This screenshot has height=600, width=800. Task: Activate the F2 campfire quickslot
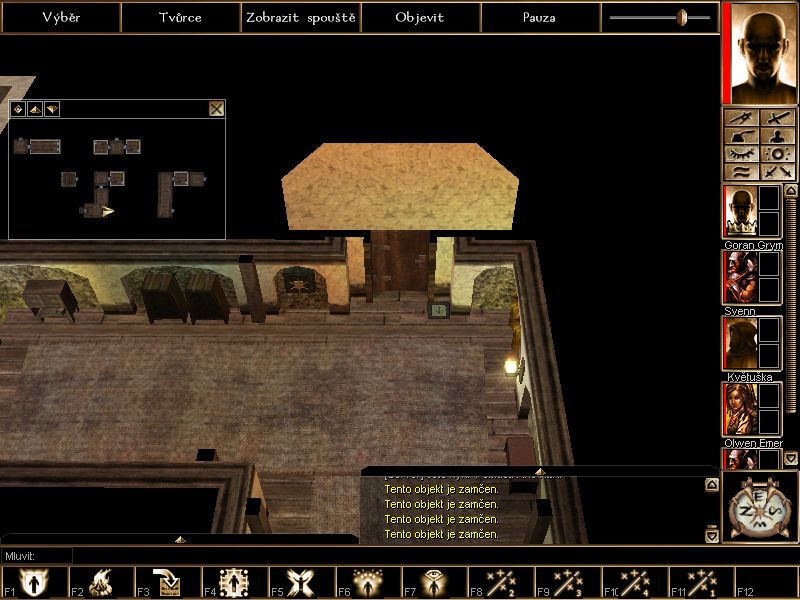(100, 582)
